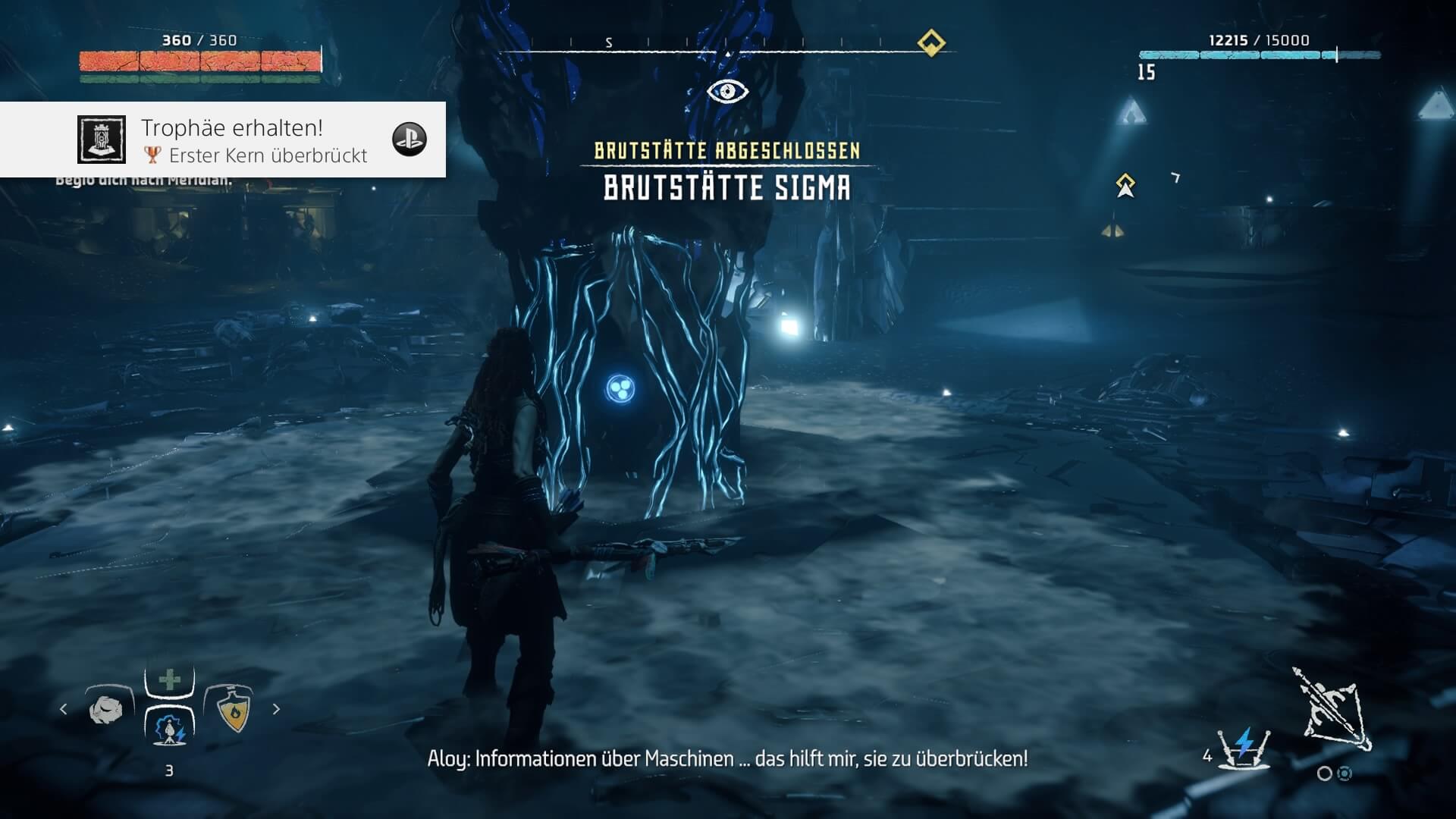
Task: Click the yellow quest marker on the compass
Action: coord(931,42)
